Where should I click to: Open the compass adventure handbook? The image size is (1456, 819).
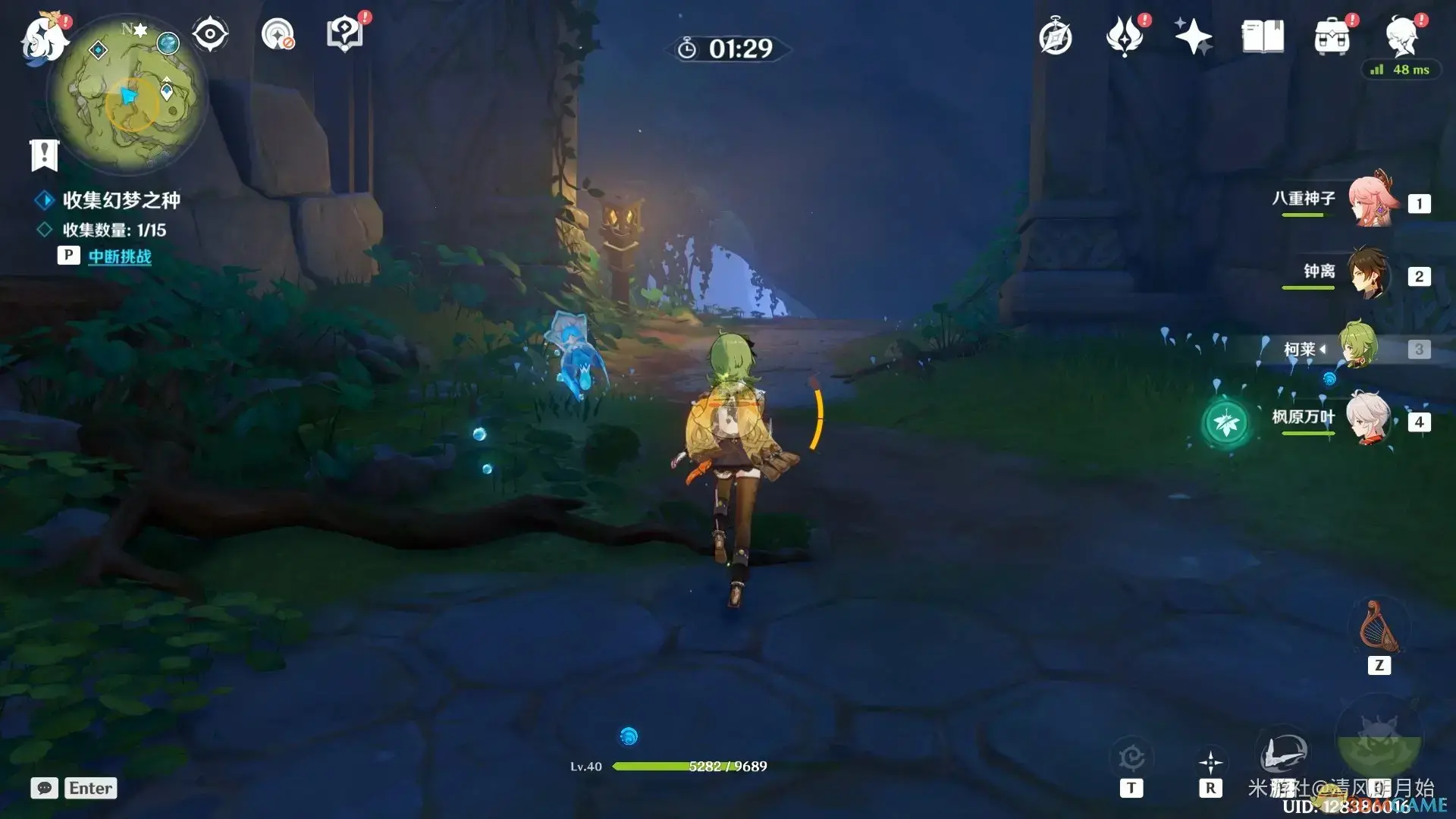[x=1056, y=37]
